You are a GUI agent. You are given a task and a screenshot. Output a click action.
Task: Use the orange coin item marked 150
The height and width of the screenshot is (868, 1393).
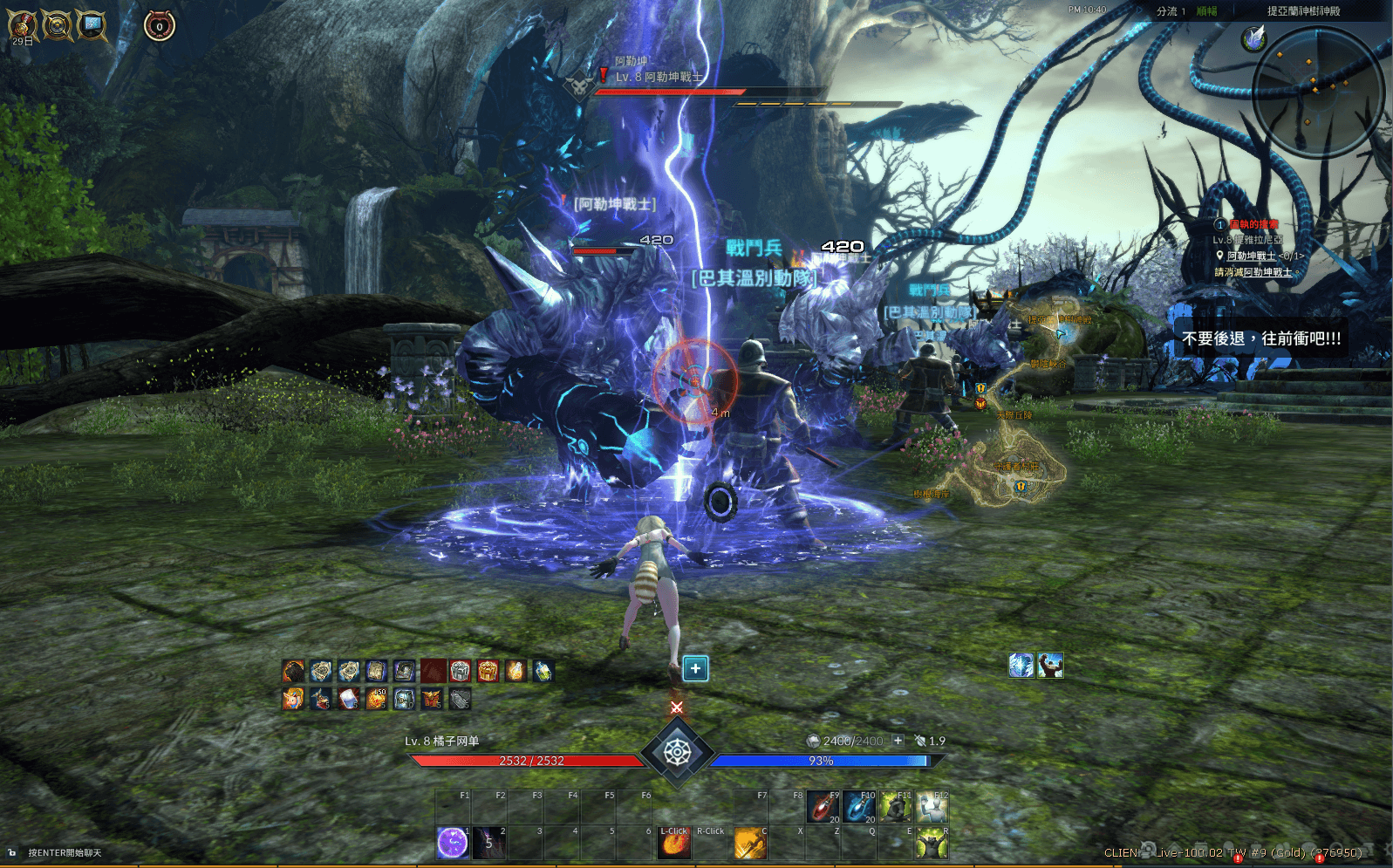point(376,699)
